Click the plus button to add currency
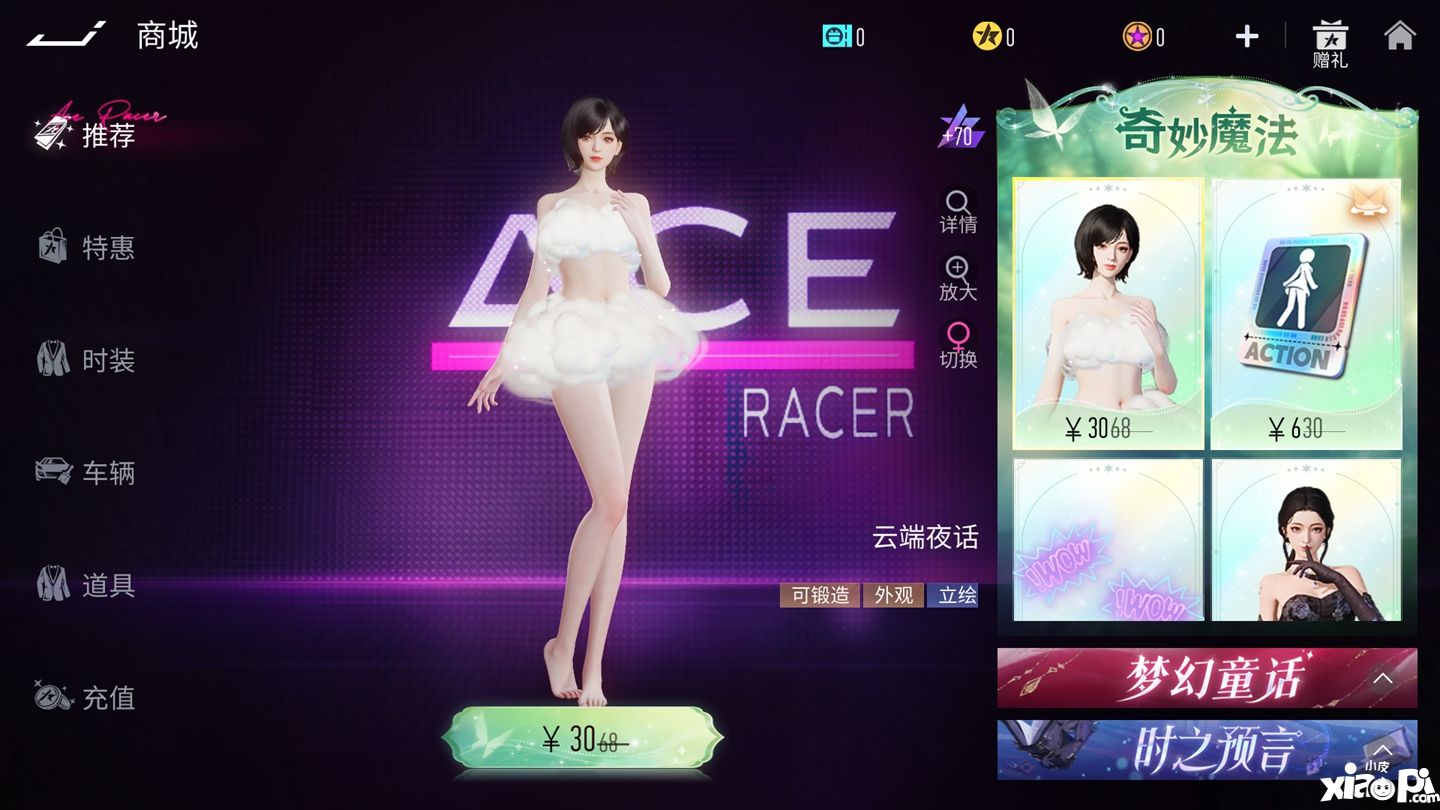1440x810 pixels. coord(1246,37)
